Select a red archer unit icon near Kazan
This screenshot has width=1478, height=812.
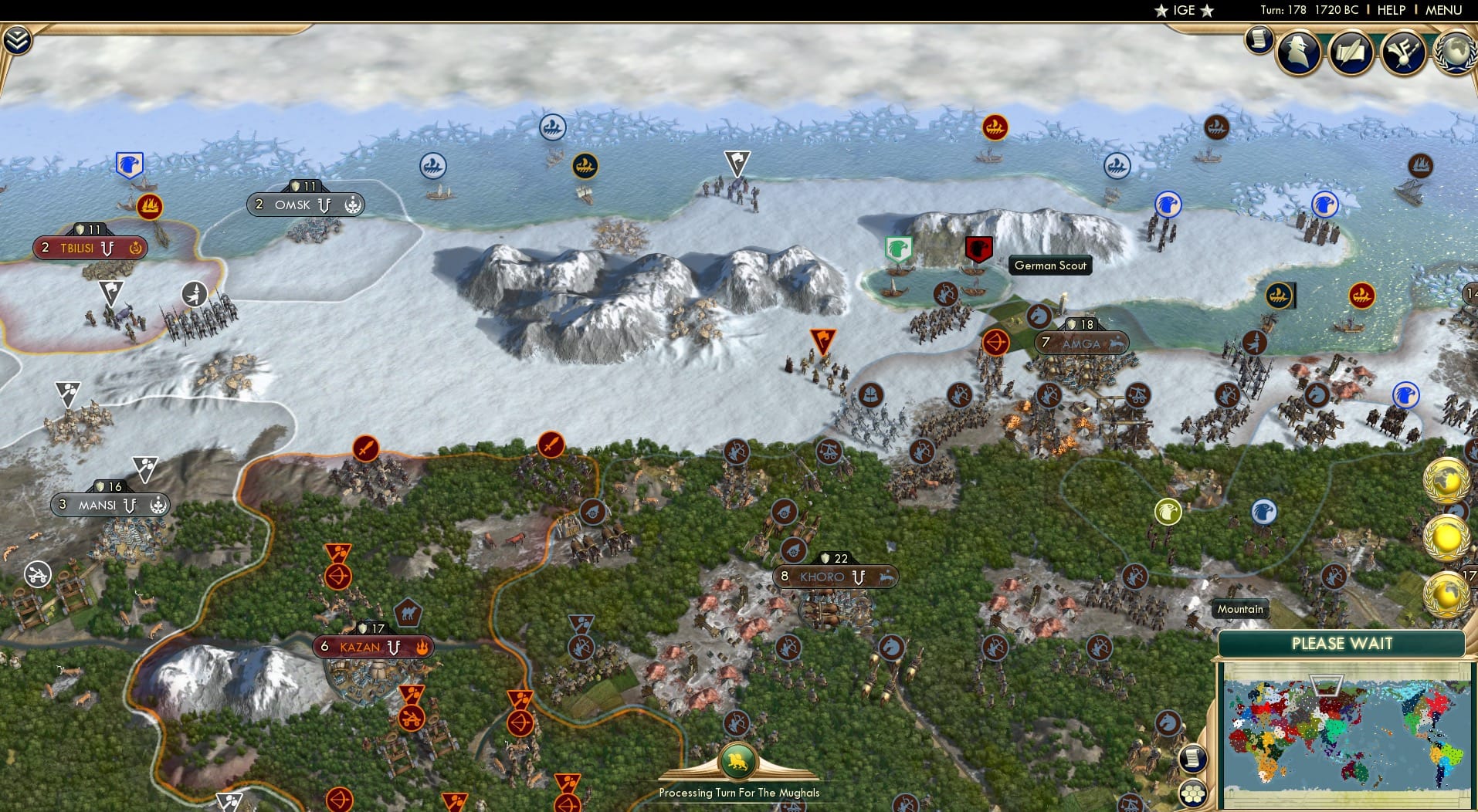[337, 576]
